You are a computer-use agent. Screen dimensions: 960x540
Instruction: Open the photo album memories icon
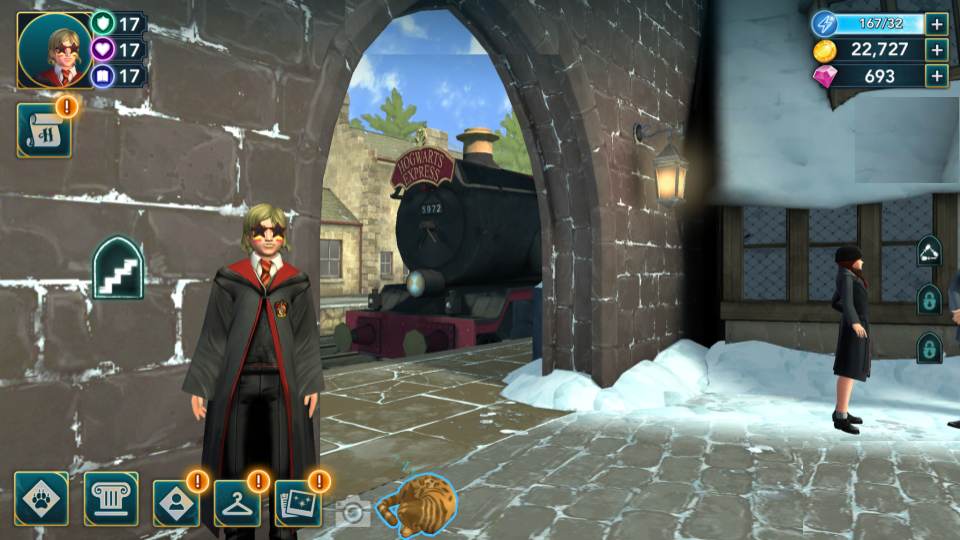298,503
